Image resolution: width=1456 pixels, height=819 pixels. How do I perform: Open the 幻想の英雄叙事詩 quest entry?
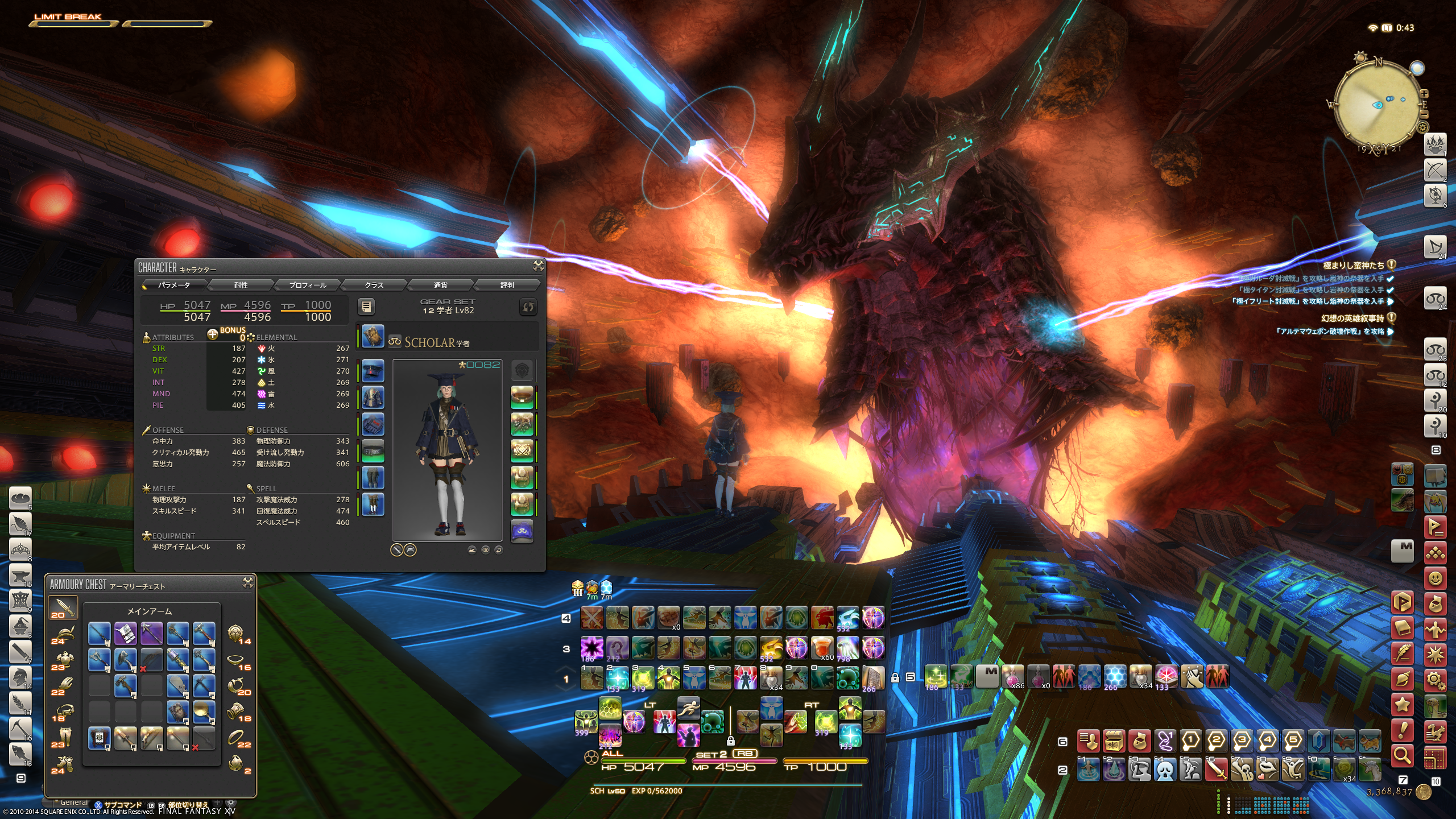pyautogui.click(x=1352, y=318)
